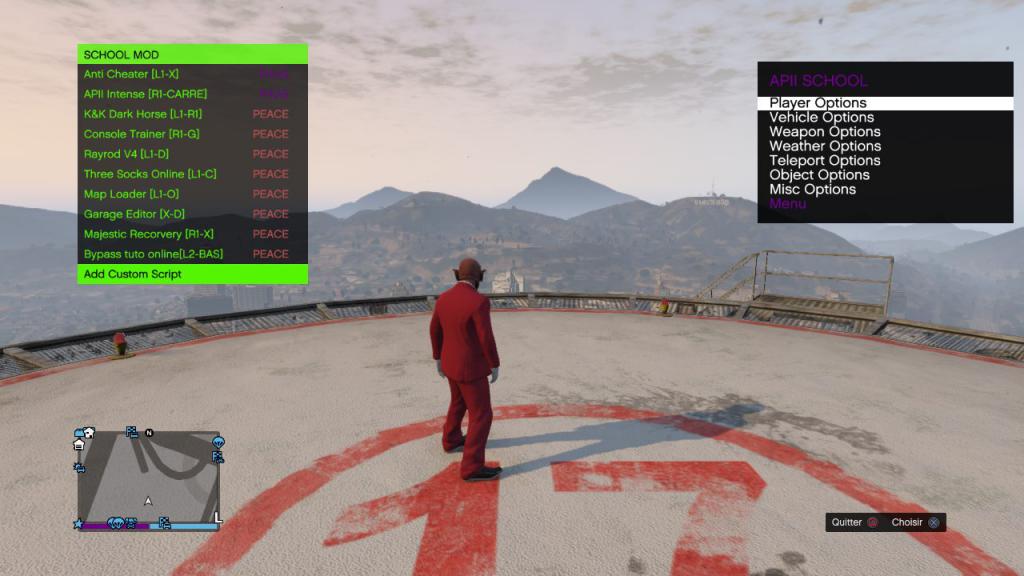
Task: Open Object Options submenu
Action: click(819, 175)
